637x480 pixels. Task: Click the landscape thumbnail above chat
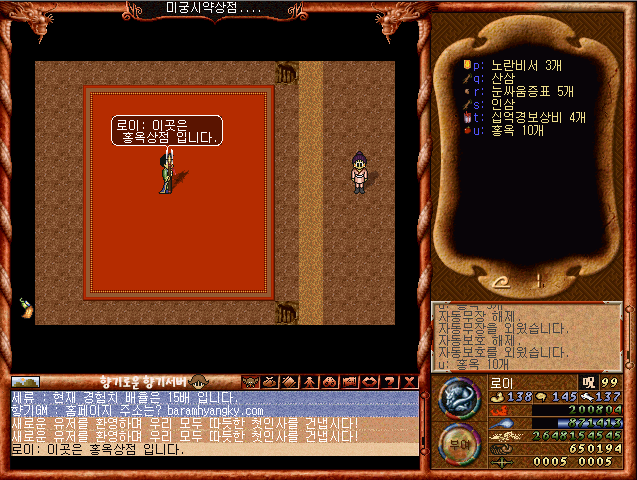[25, 382]
